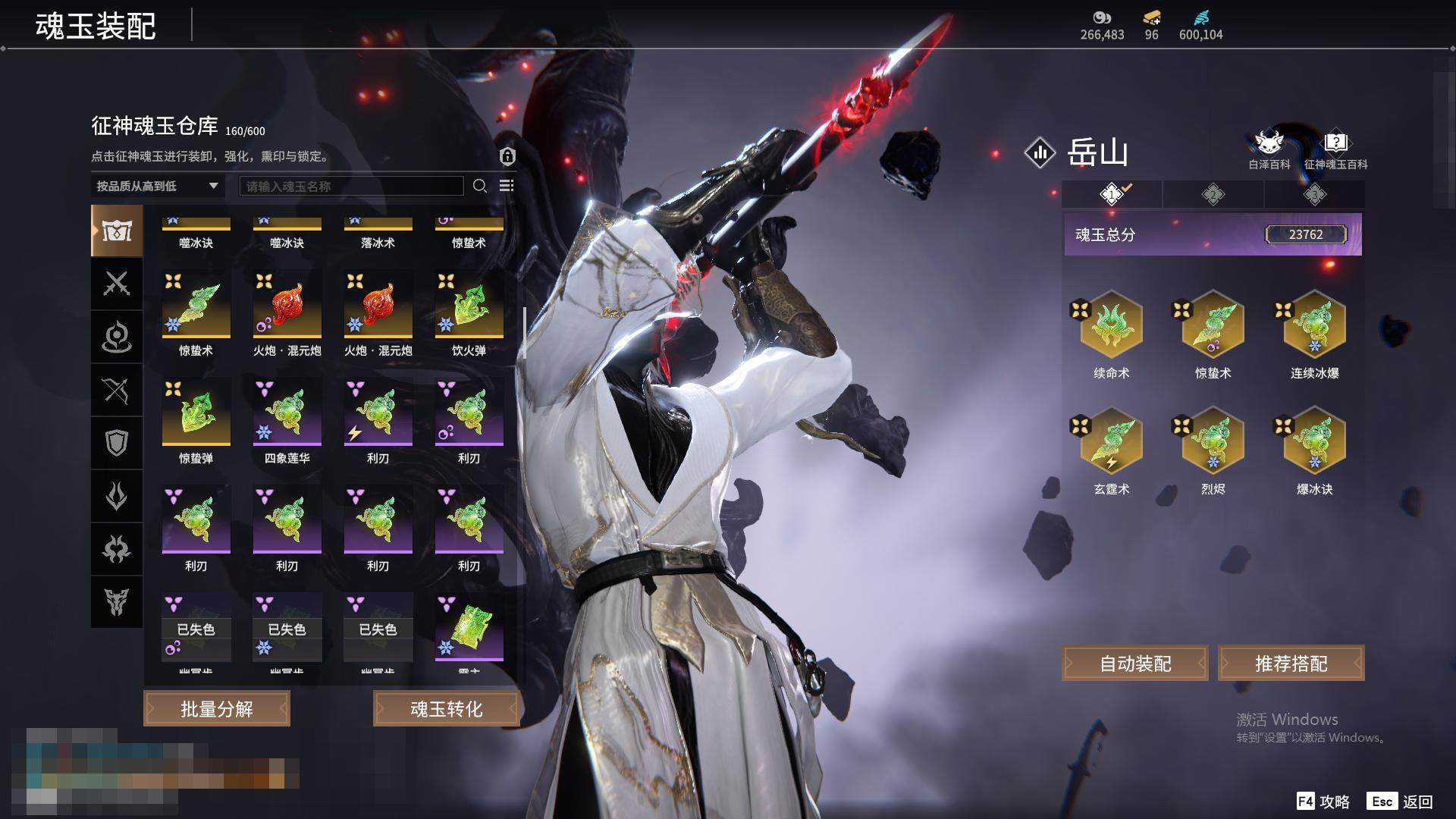Open 征神魂玉百科 guide
This screenshot has height=819, width=1456.
(x=1335, y=149)
